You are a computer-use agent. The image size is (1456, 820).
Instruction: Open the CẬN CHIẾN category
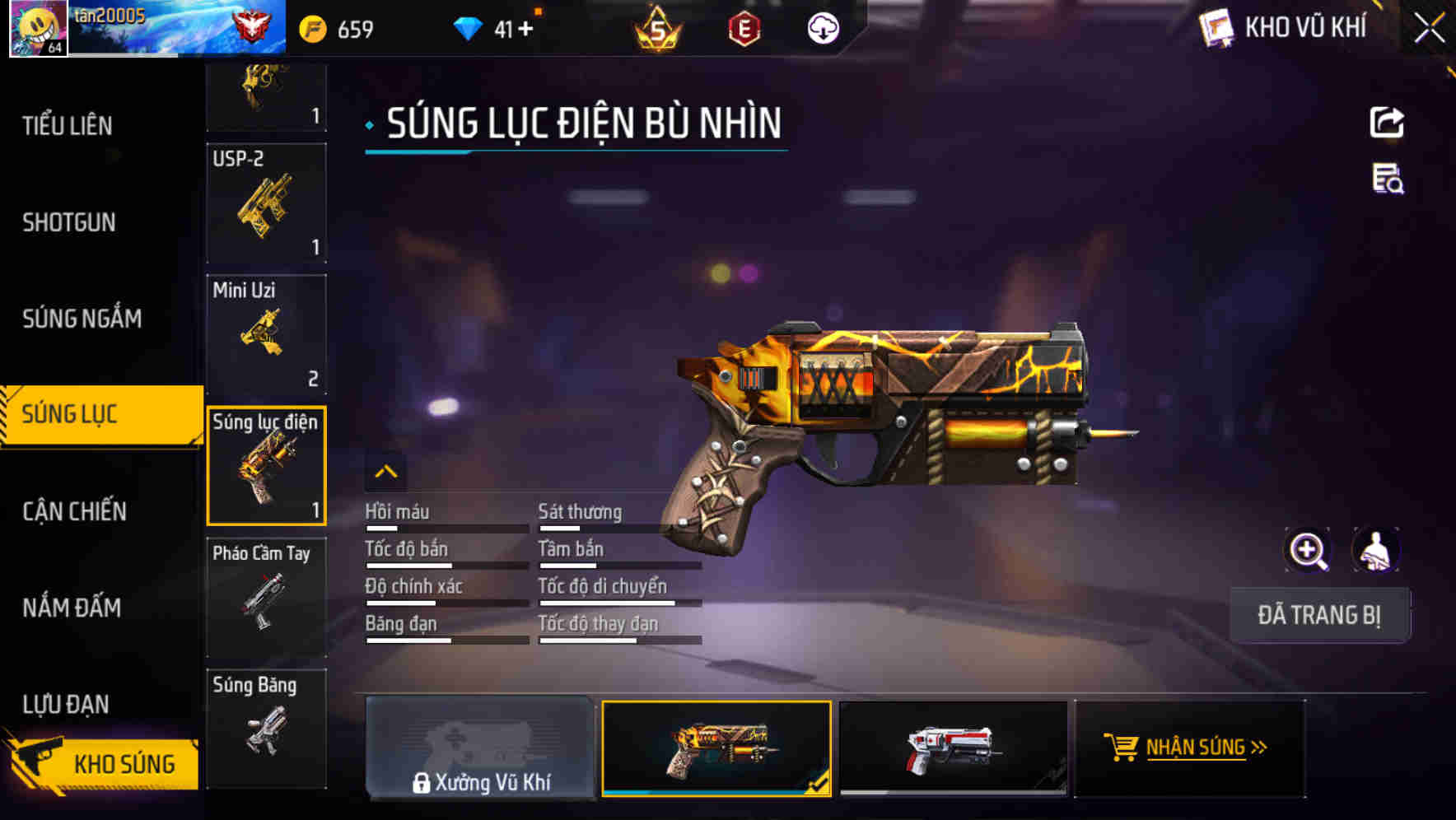(74, 510)
